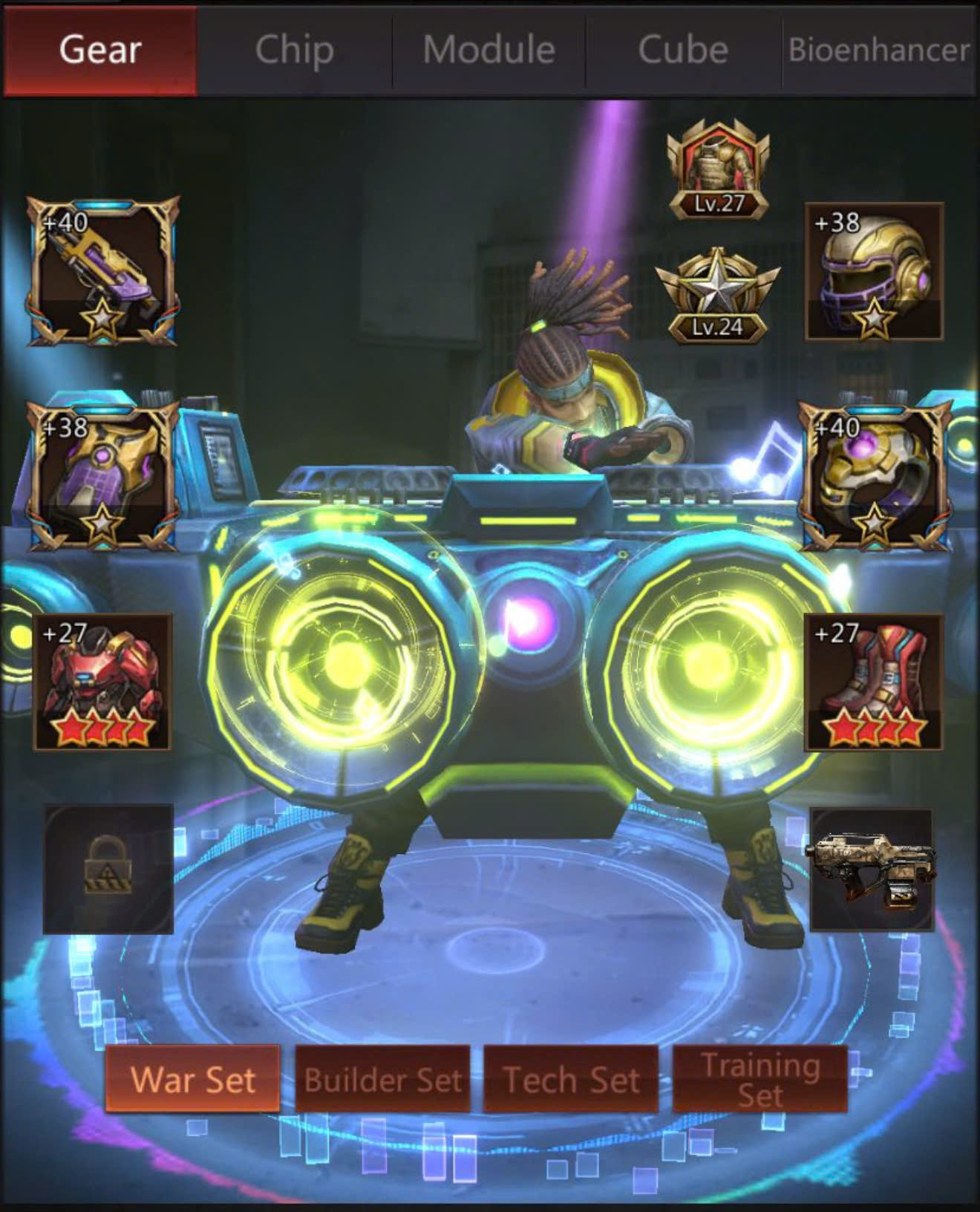Equip the Training Set loadout
The height and width of the screenshot is (1212, 980).
760,1079
